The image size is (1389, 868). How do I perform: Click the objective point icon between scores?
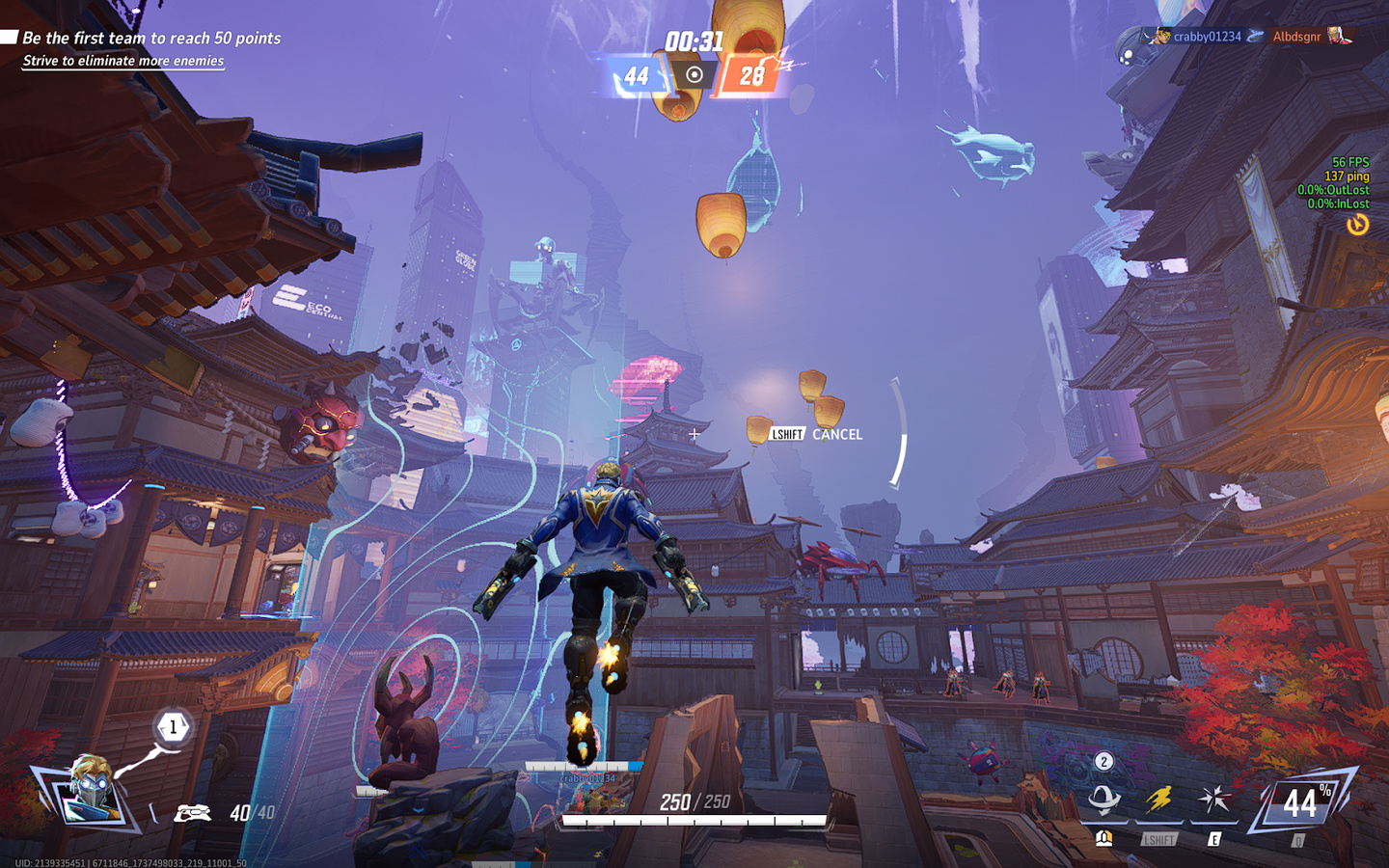tap(694, 74)
